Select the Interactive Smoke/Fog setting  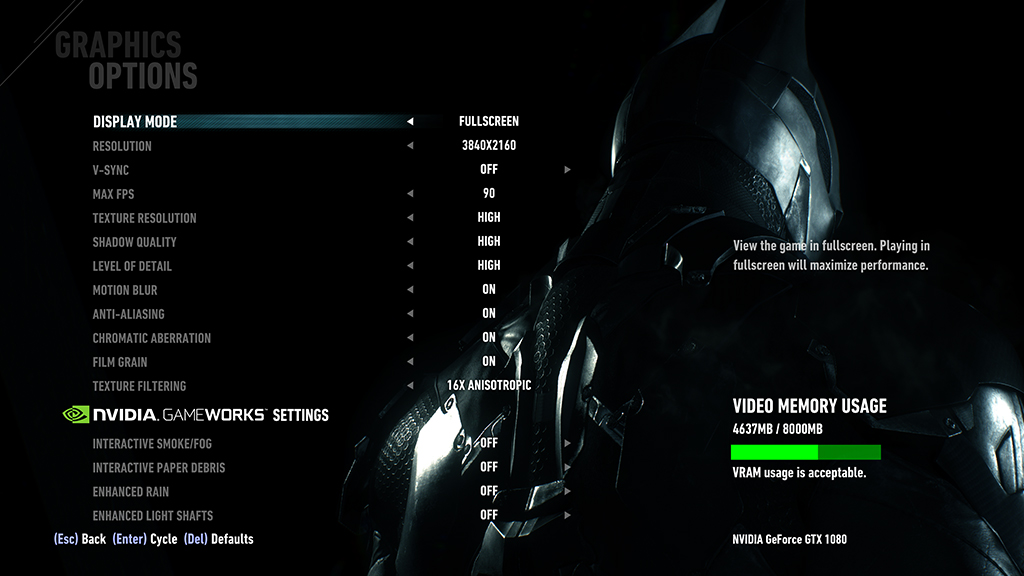pos(152,443)
